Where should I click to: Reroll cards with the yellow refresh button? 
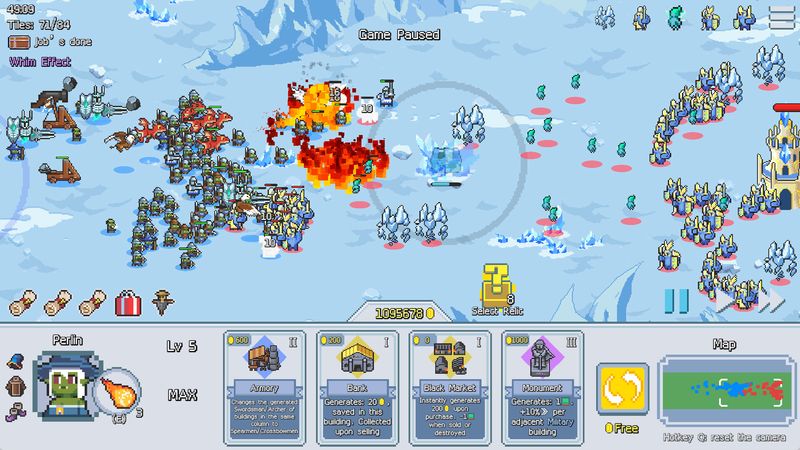coord(622,390)
